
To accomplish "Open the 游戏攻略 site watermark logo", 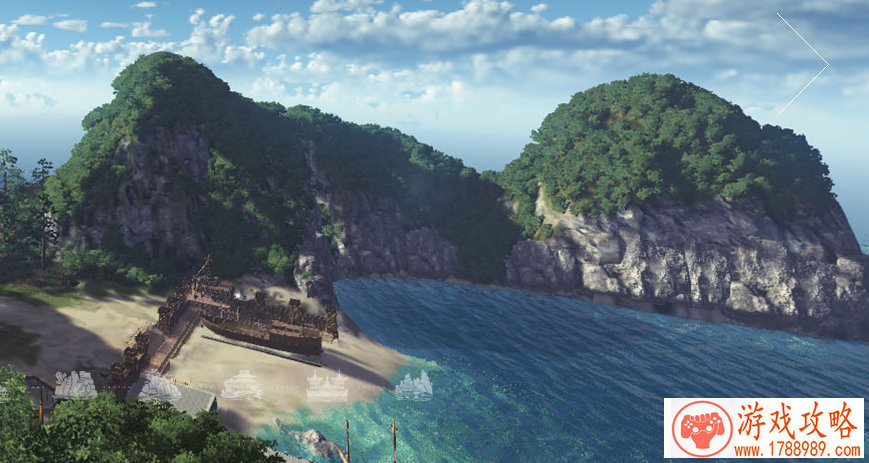I will (x=762, y=428).
